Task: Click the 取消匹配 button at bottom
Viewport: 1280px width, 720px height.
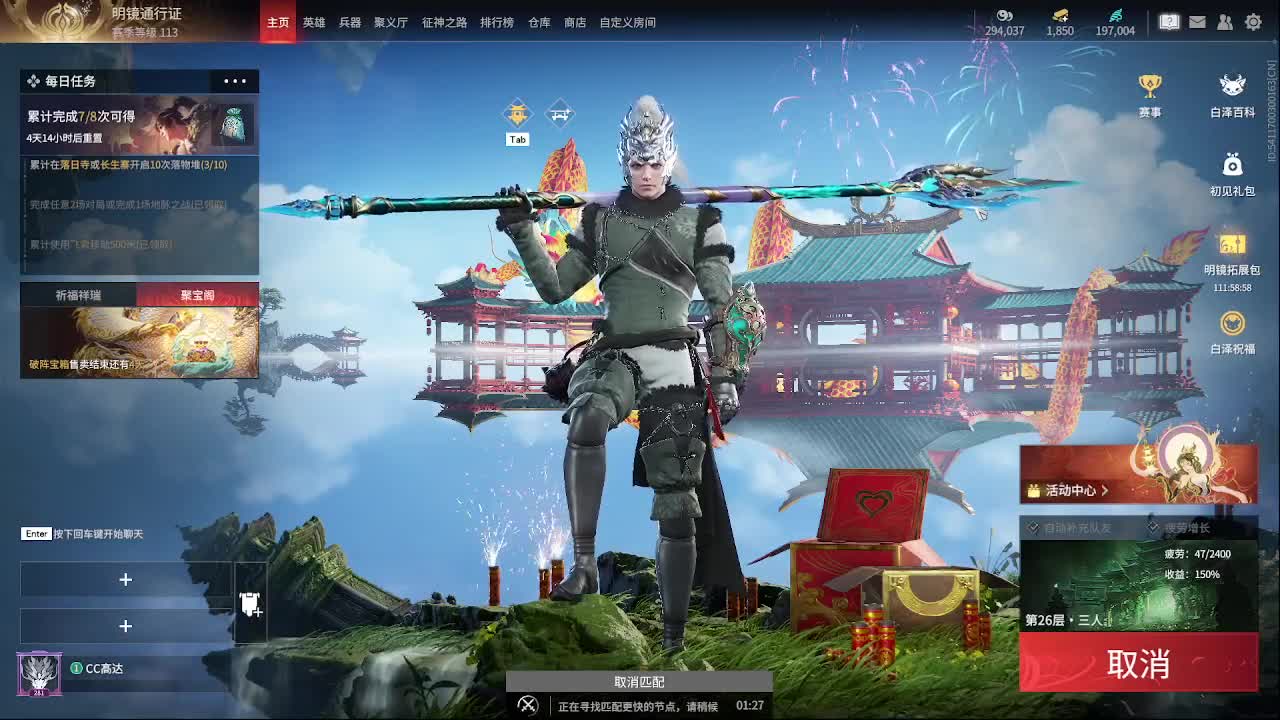Action: pos(640,681)
